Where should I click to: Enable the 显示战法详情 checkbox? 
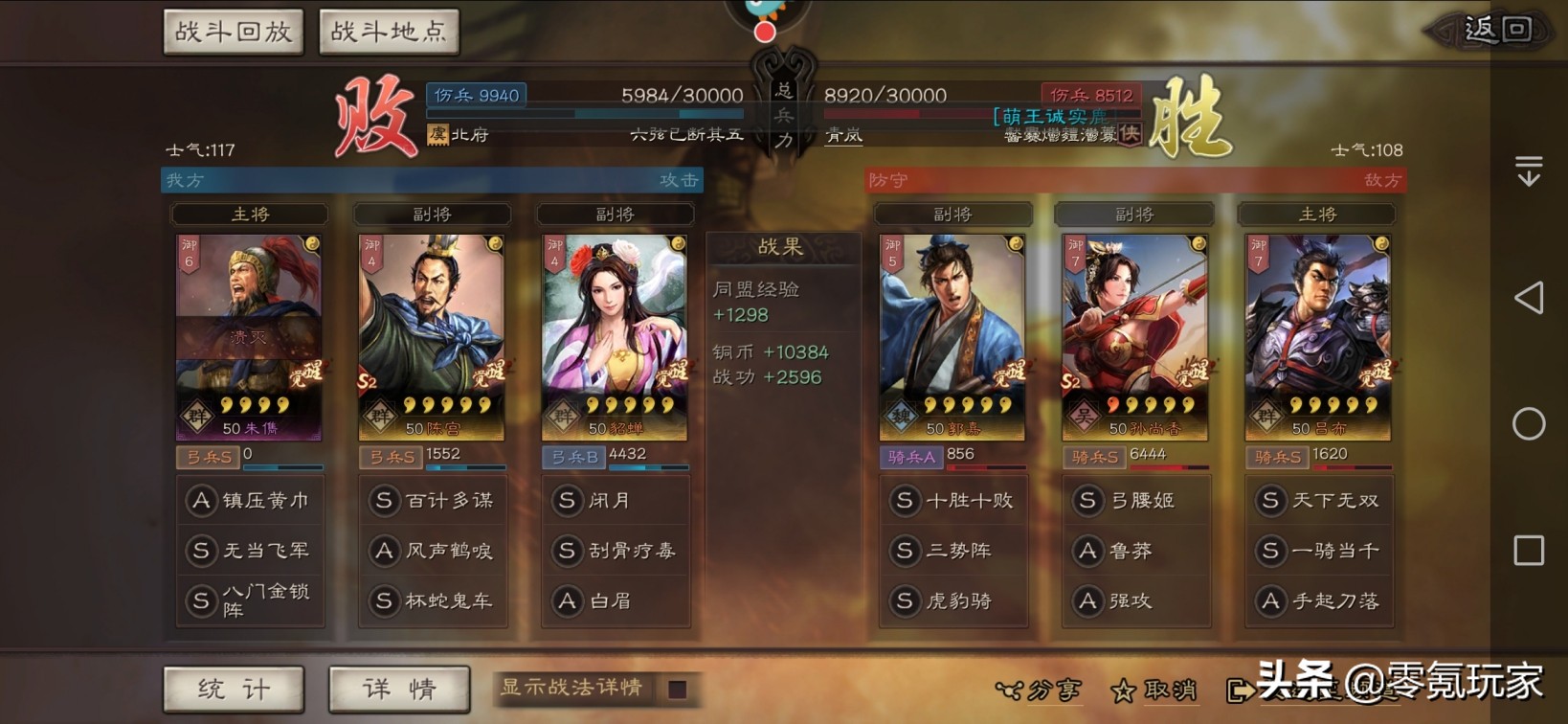[x=679, y=689]
